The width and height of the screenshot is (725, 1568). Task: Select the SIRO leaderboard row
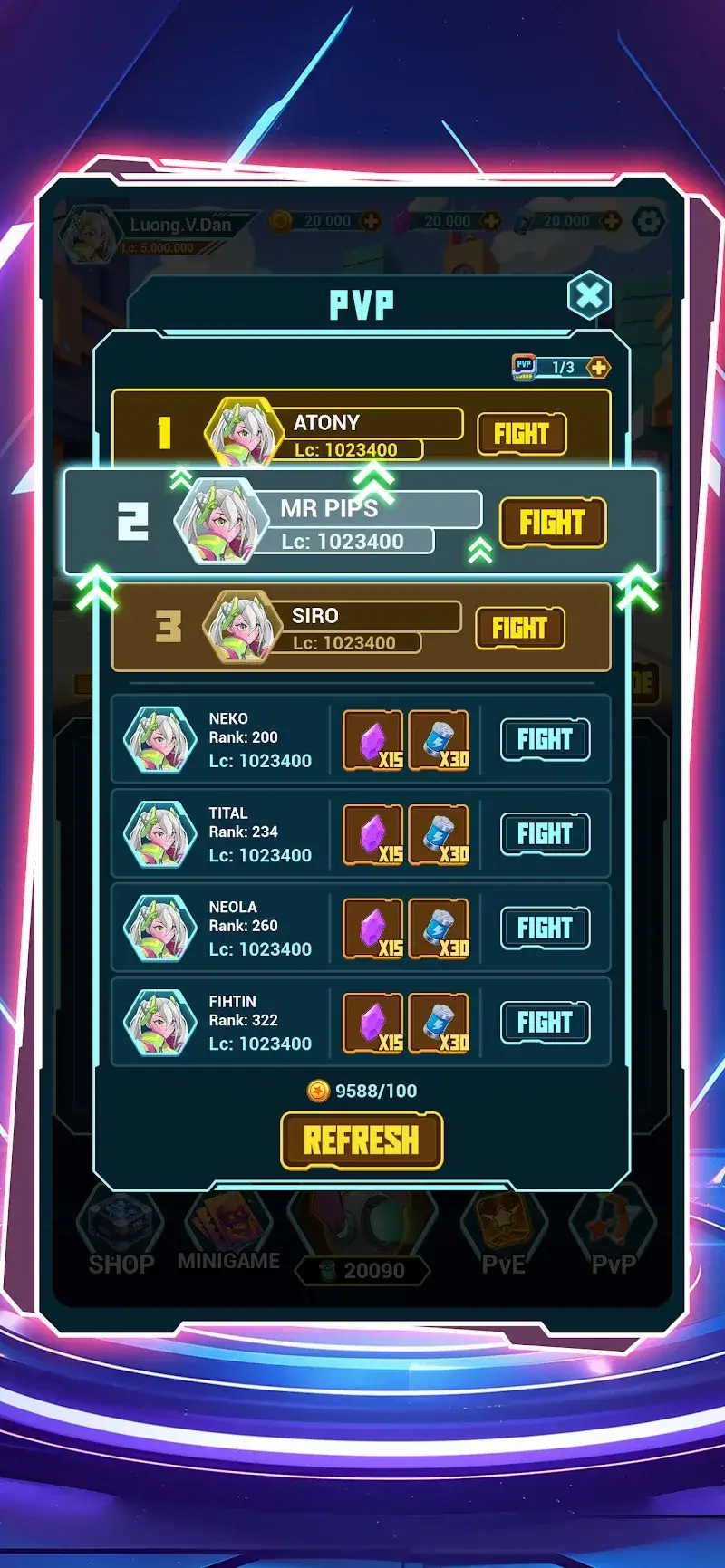coord(362,627)
